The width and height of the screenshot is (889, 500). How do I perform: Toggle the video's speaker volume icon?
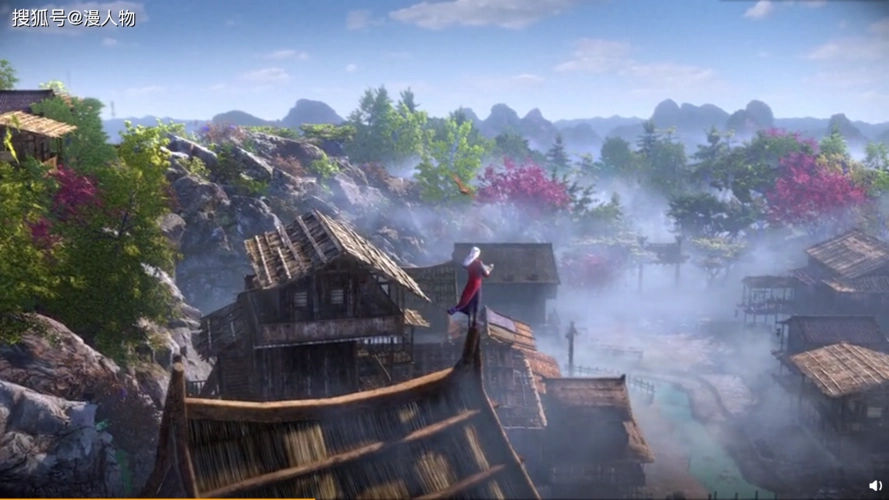pyautogui.click(x=875, y=485)
